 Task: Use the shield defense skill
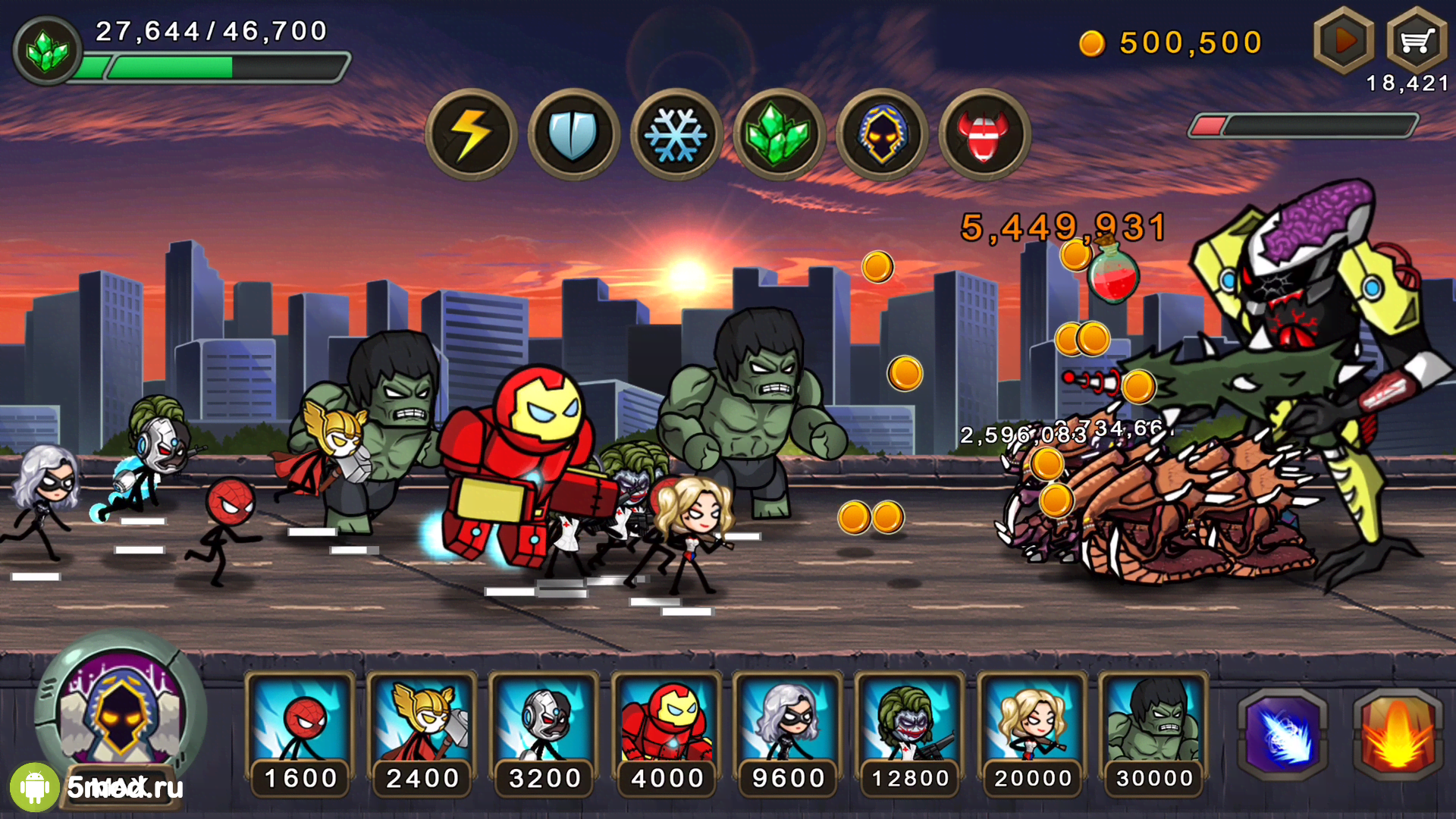[573, 135]
